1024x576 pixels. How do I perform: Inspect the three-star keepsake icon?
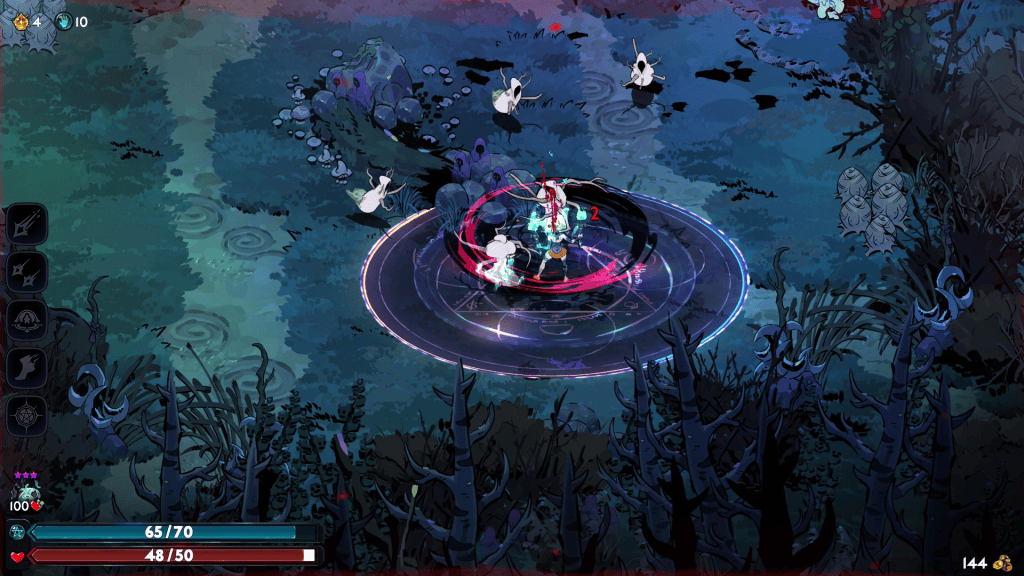pos(25,491)
